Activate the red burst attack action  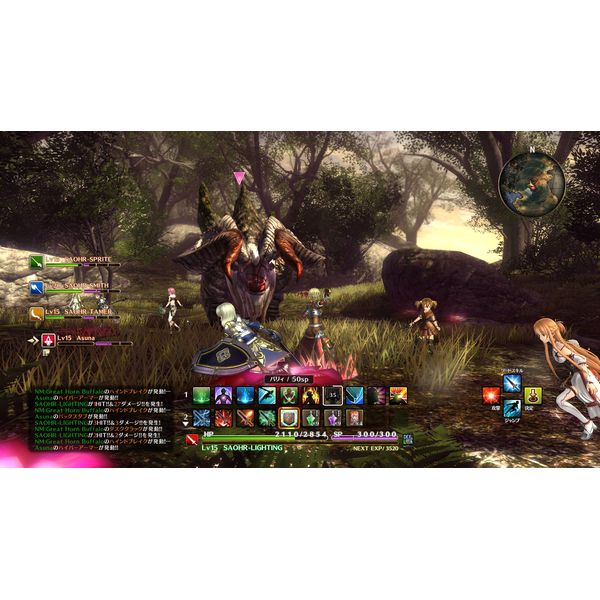[x=490, y=394]
